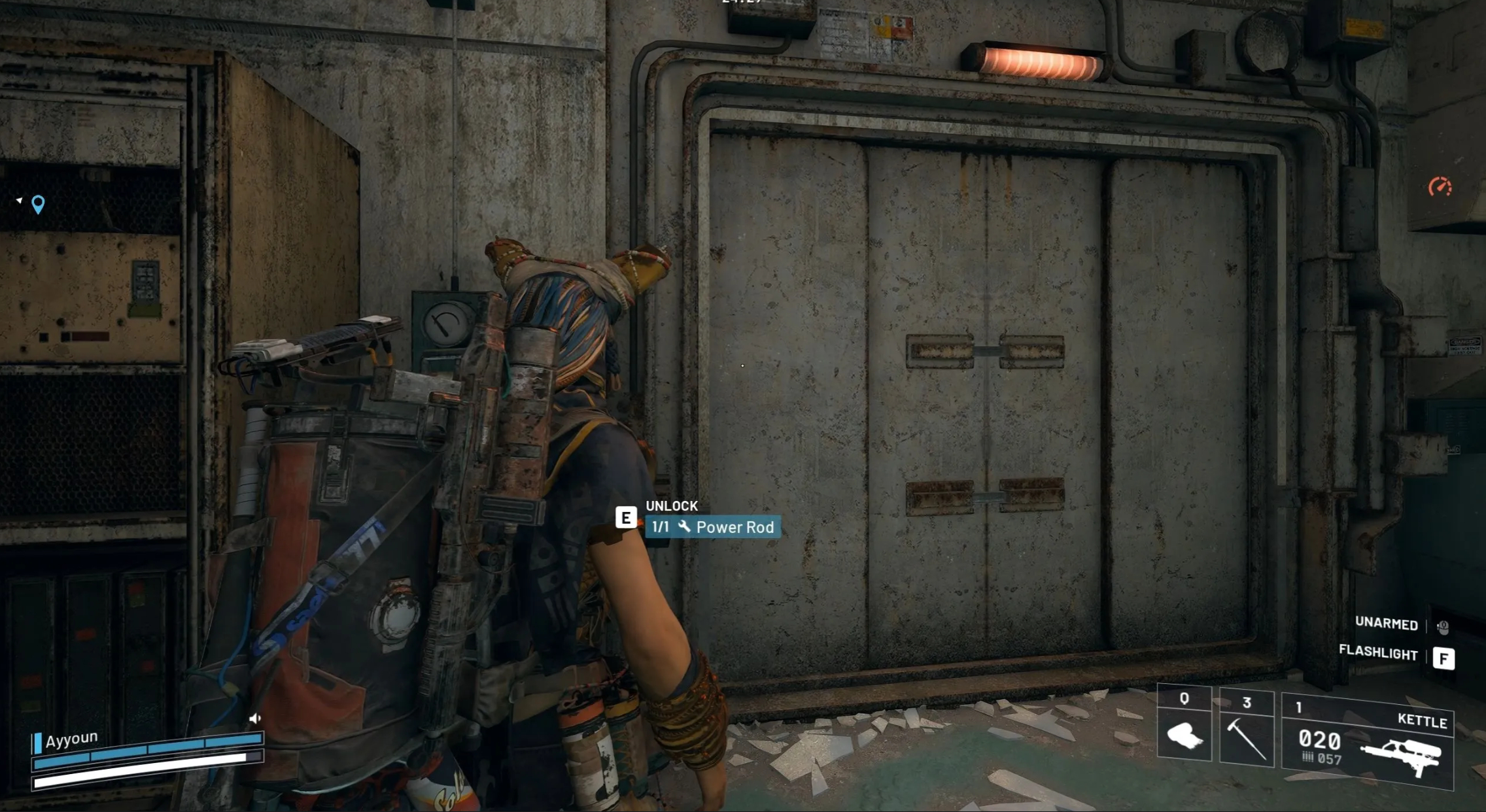Click the blue map pin marker
Screen dimensions: 1486x812
(39, 205)
